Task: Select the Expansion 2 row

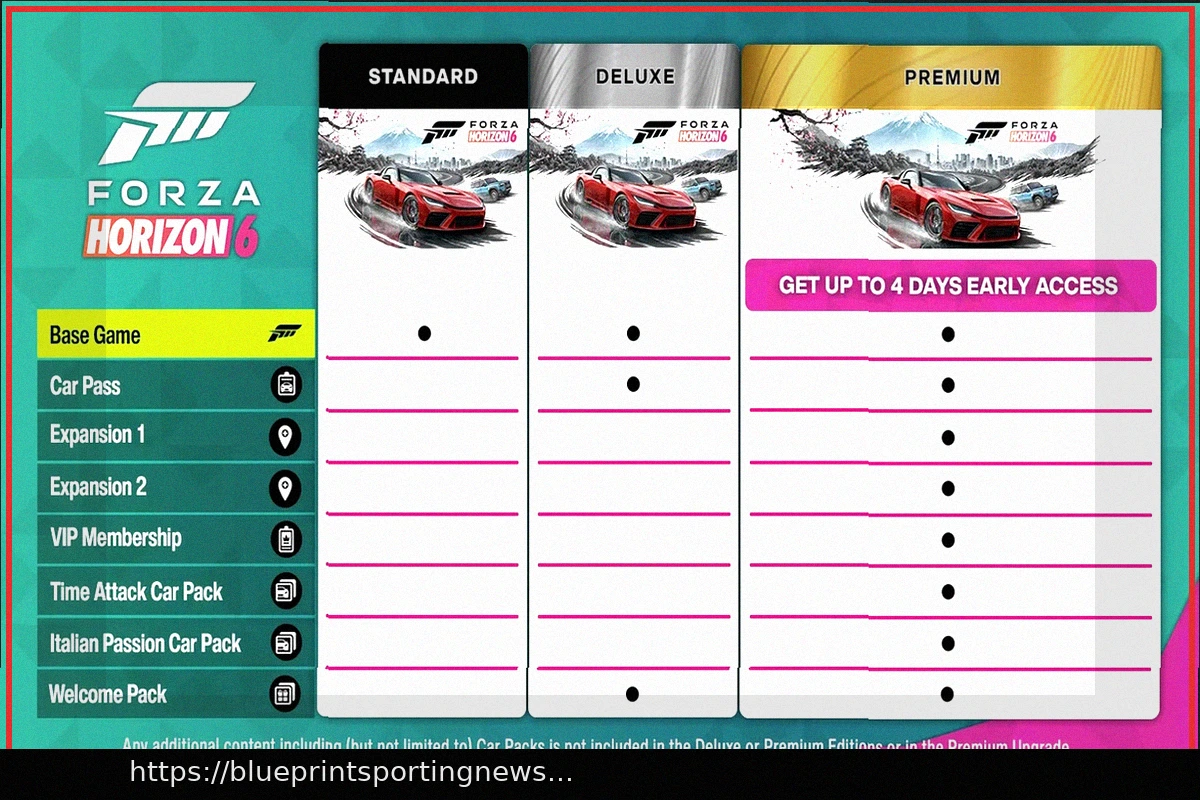Action: pyautogui.click(x=175, y=488)
